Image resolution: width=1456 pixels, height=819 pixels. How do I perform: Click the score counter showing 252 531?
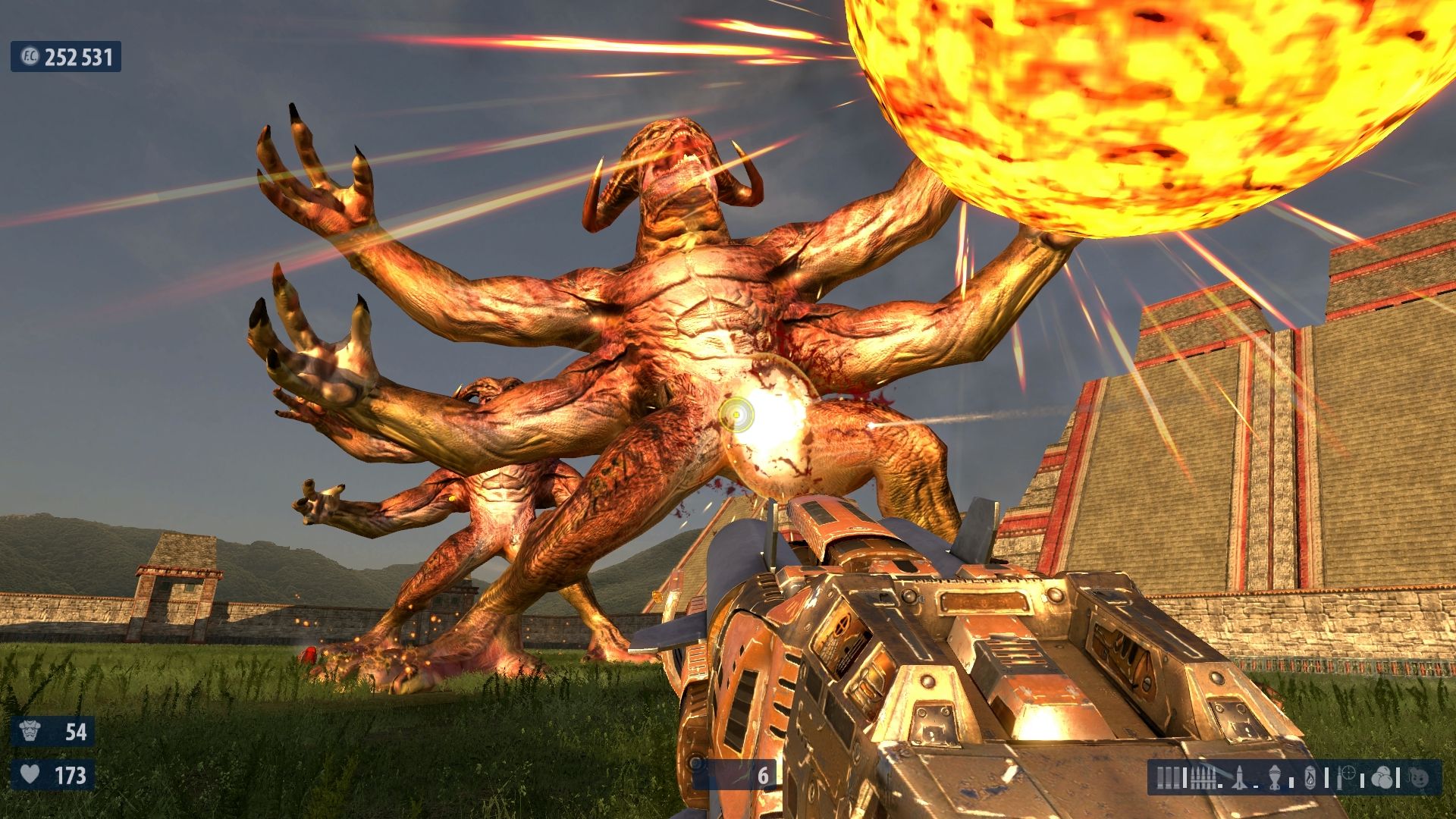click(78, 55)
